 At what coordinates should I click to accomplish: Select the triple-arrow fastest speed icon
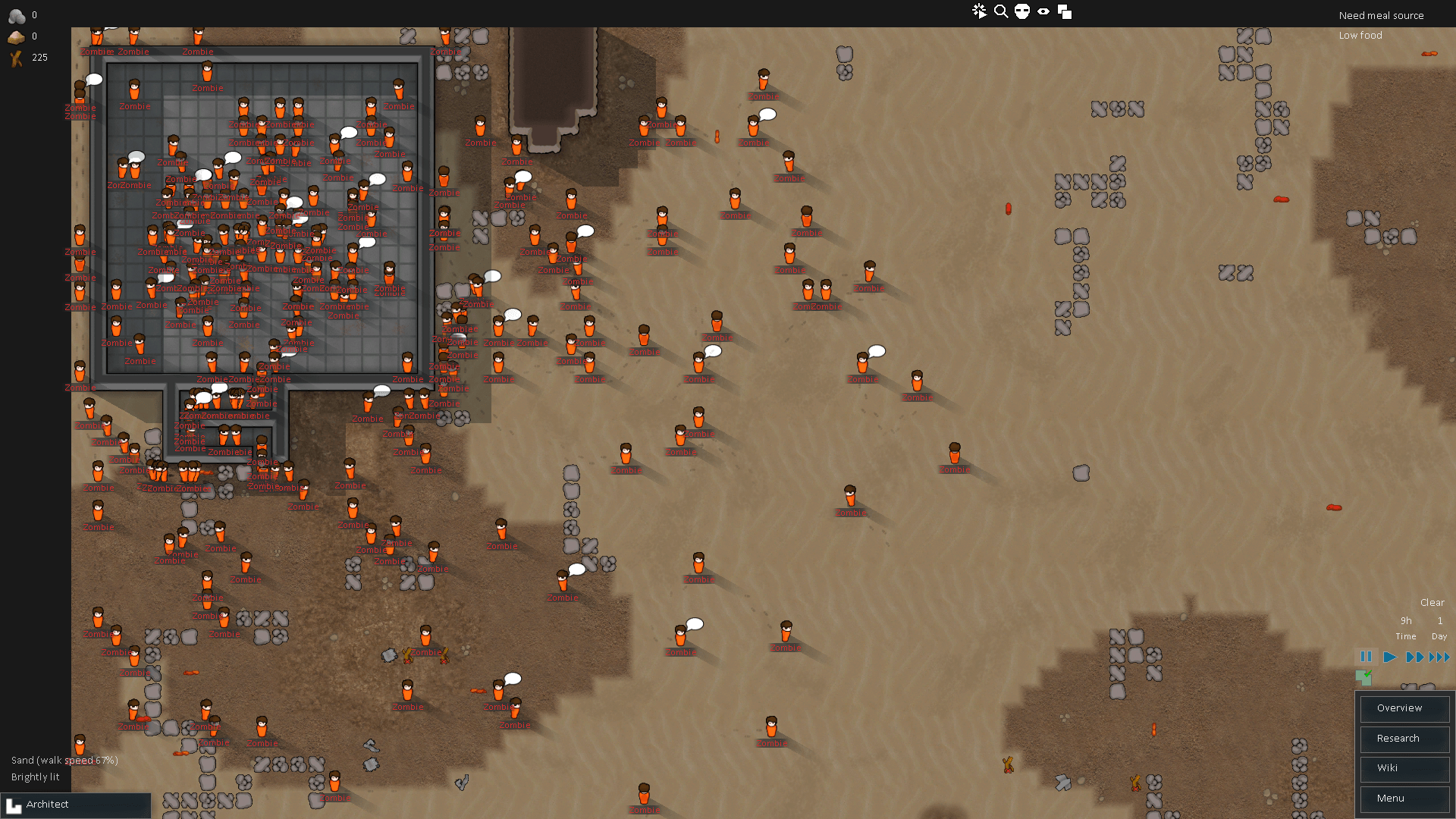[1439, 657]
